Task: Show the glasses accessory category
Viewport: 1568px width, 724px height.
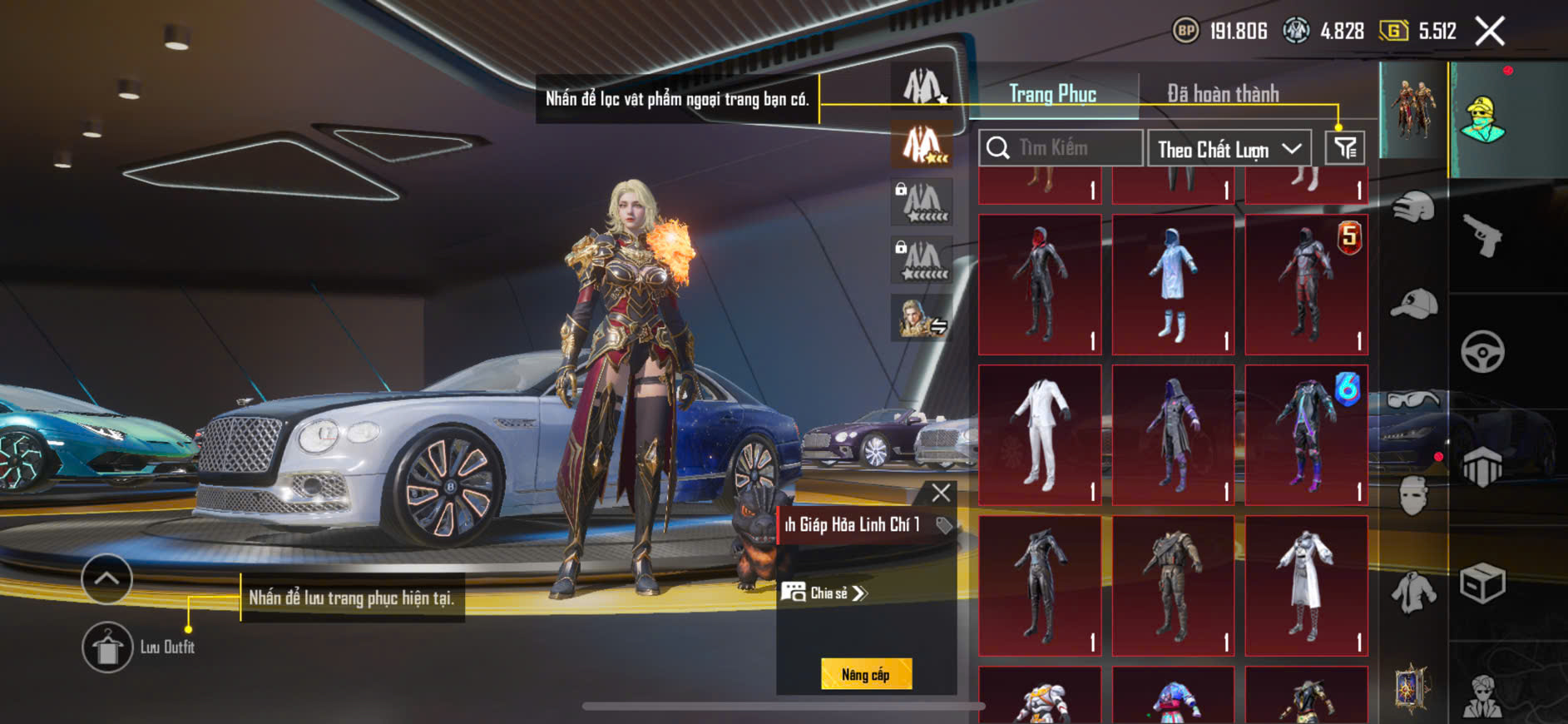Action: click(x=1412, y=400)
